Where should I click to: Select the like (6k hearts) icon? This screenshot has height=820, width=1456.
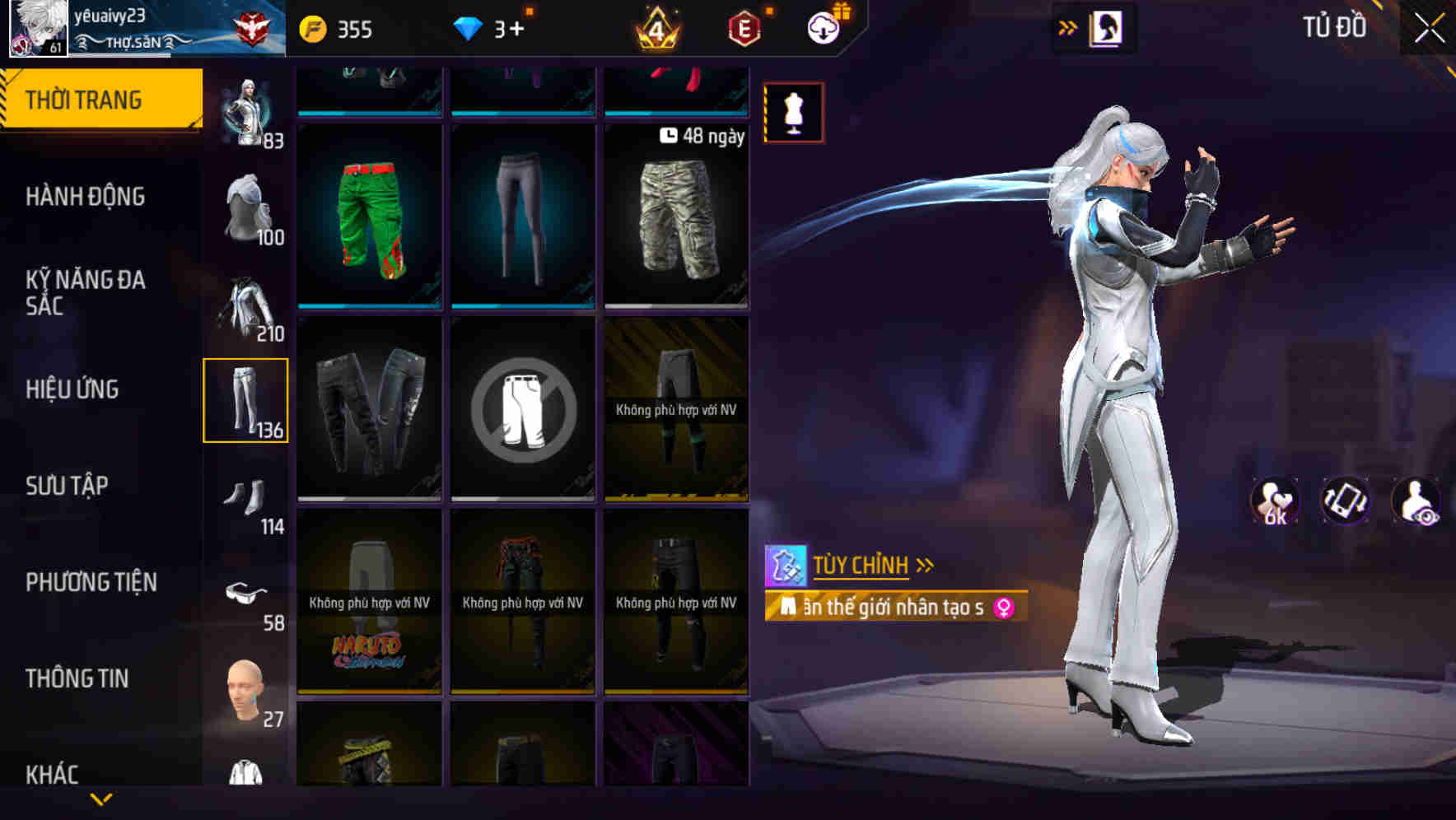point(1273,501)
